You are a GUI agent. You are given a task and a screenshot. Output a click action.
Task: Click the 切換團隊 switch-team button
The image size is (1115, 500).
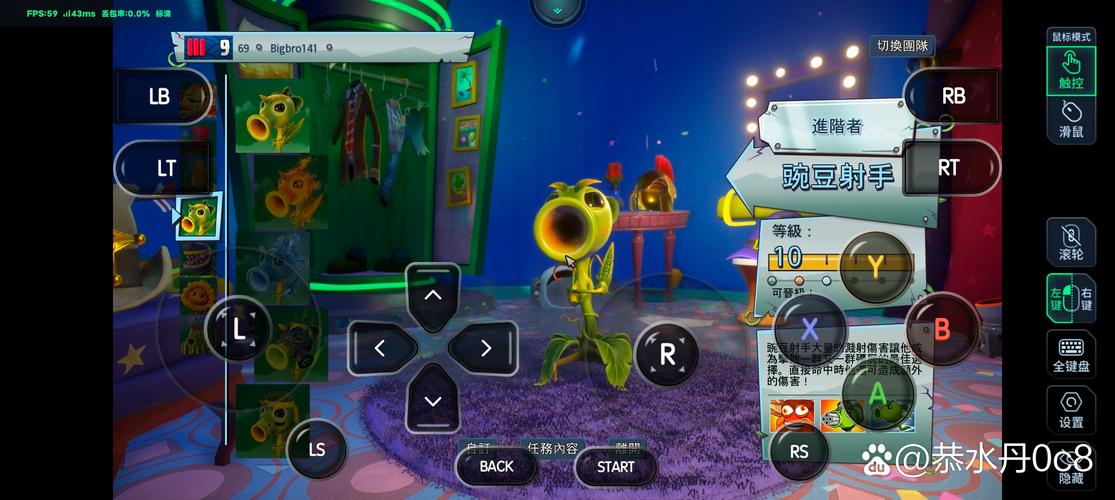tap(900, 46)
